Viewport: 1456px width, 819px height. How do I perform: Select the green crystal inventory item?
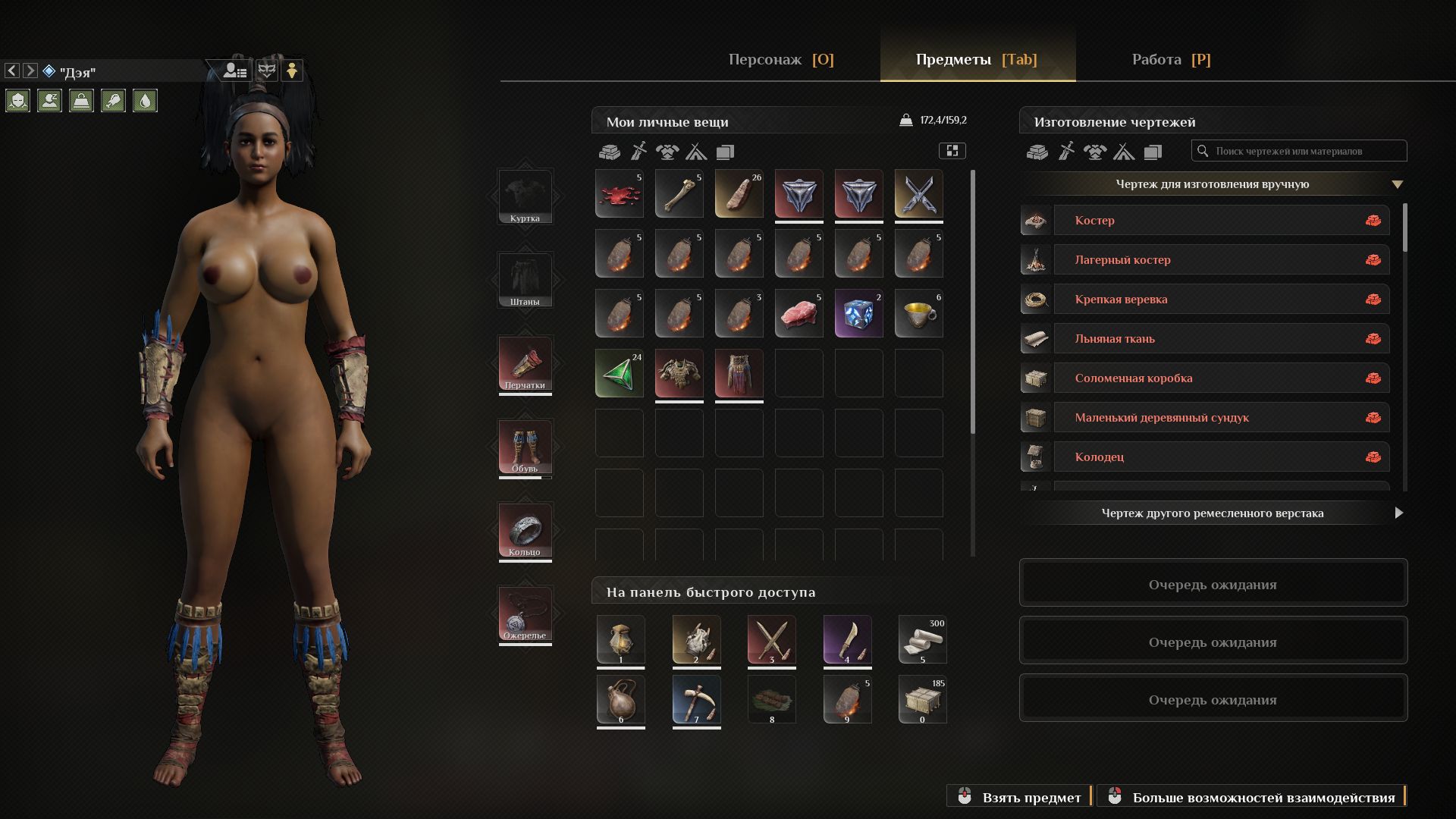point(619,373)
